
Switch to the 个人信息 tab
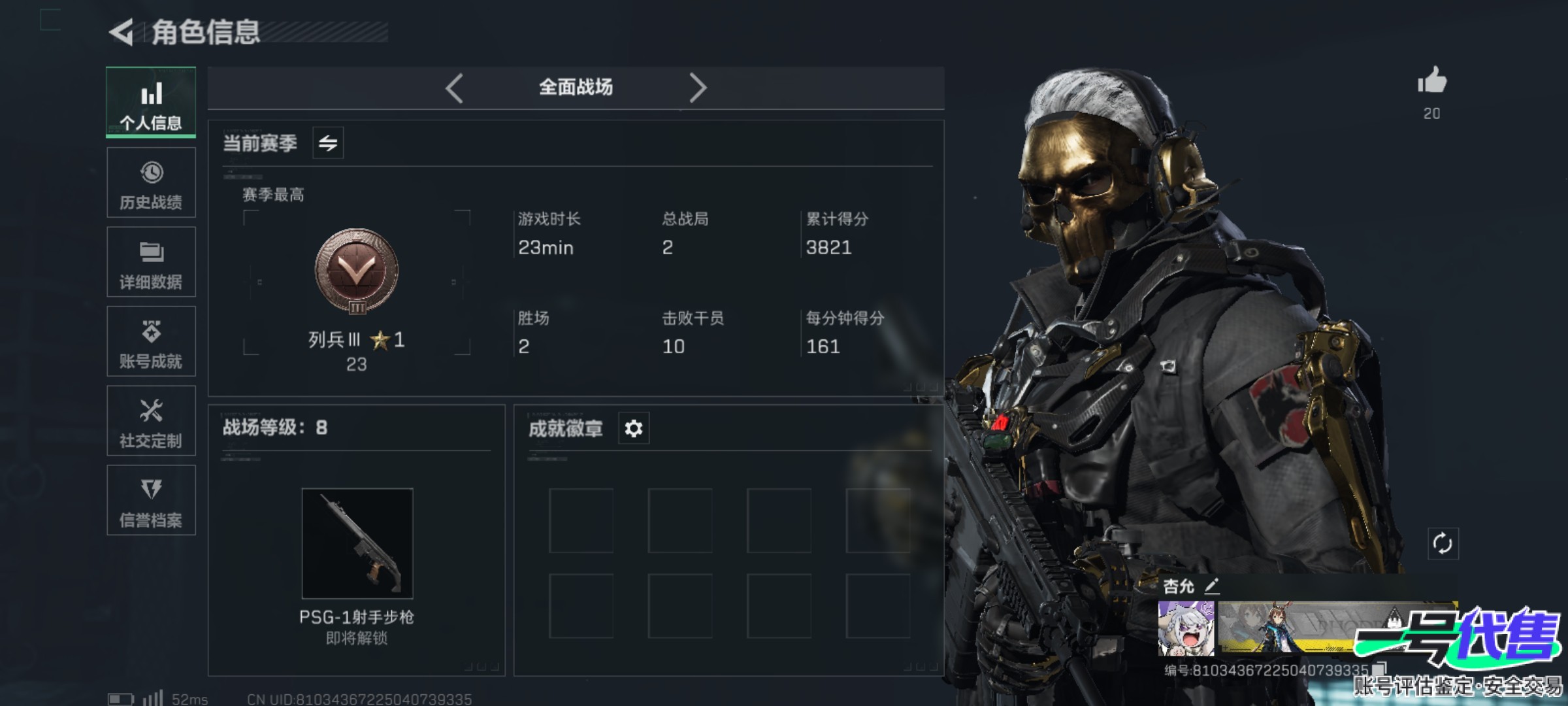(x=151, y=103)
